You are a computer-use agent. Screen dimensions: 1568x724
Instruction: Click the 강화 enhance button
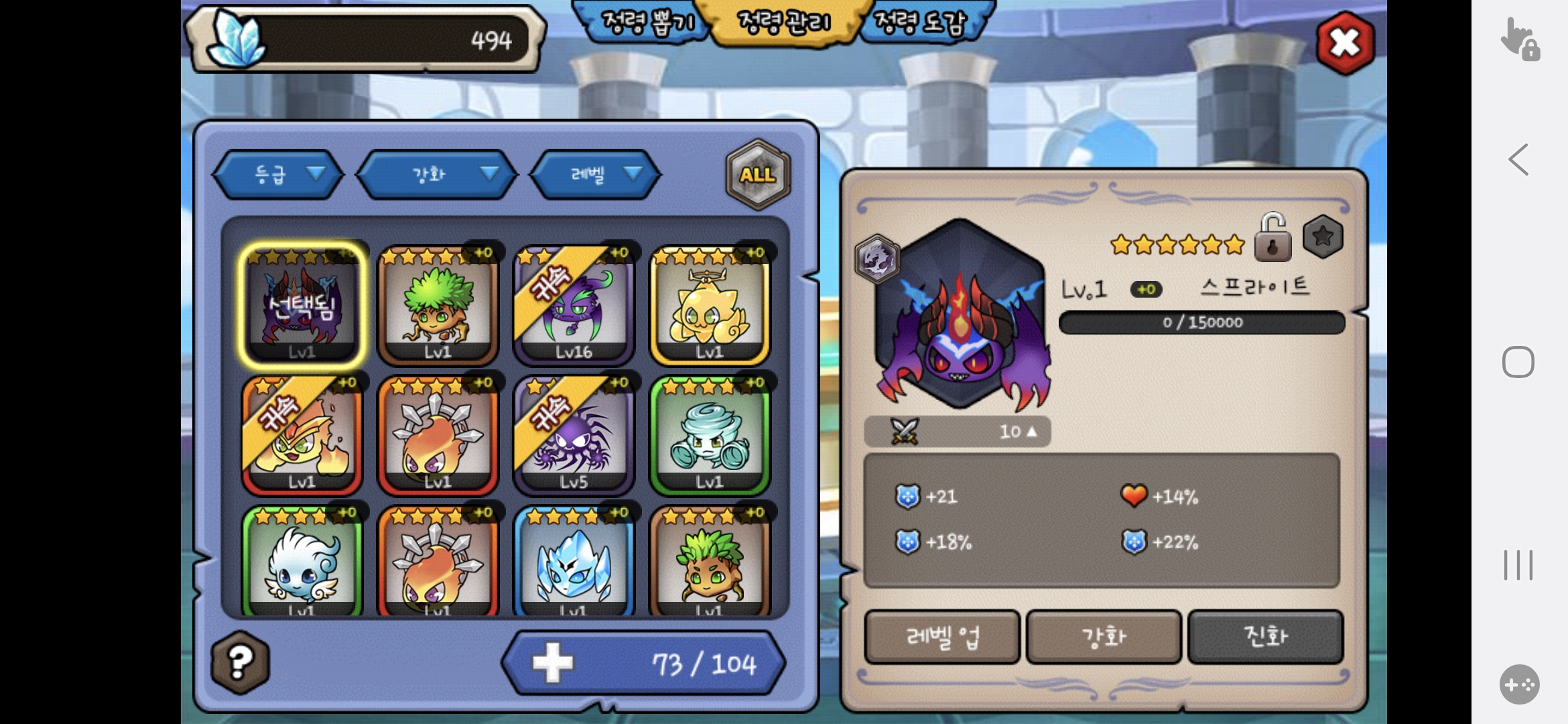[1104, 637]
